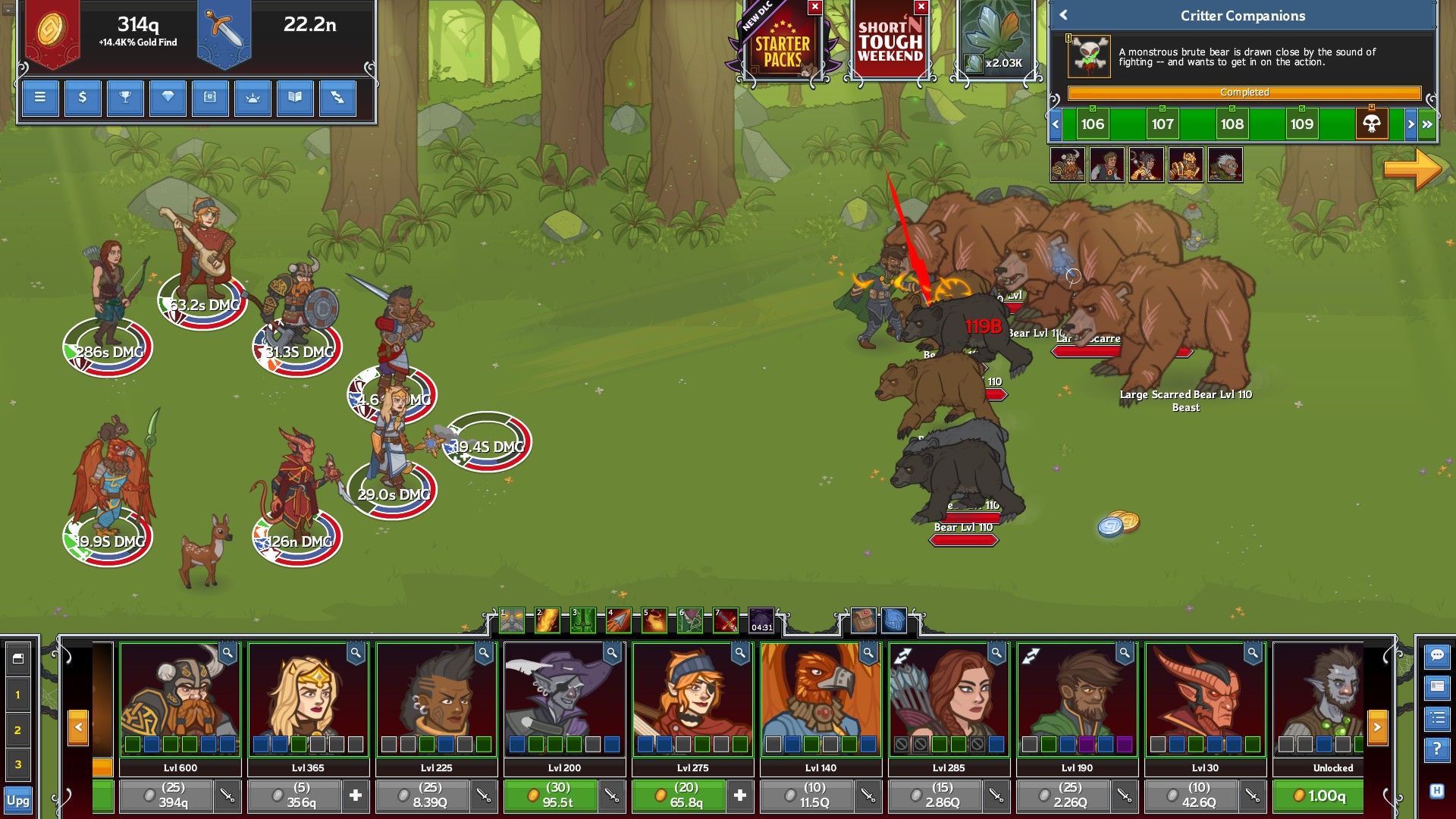Open the shop with the dollar sign icon
Image resolution: width=1456 pixels, height=819 pixels.
83,97
